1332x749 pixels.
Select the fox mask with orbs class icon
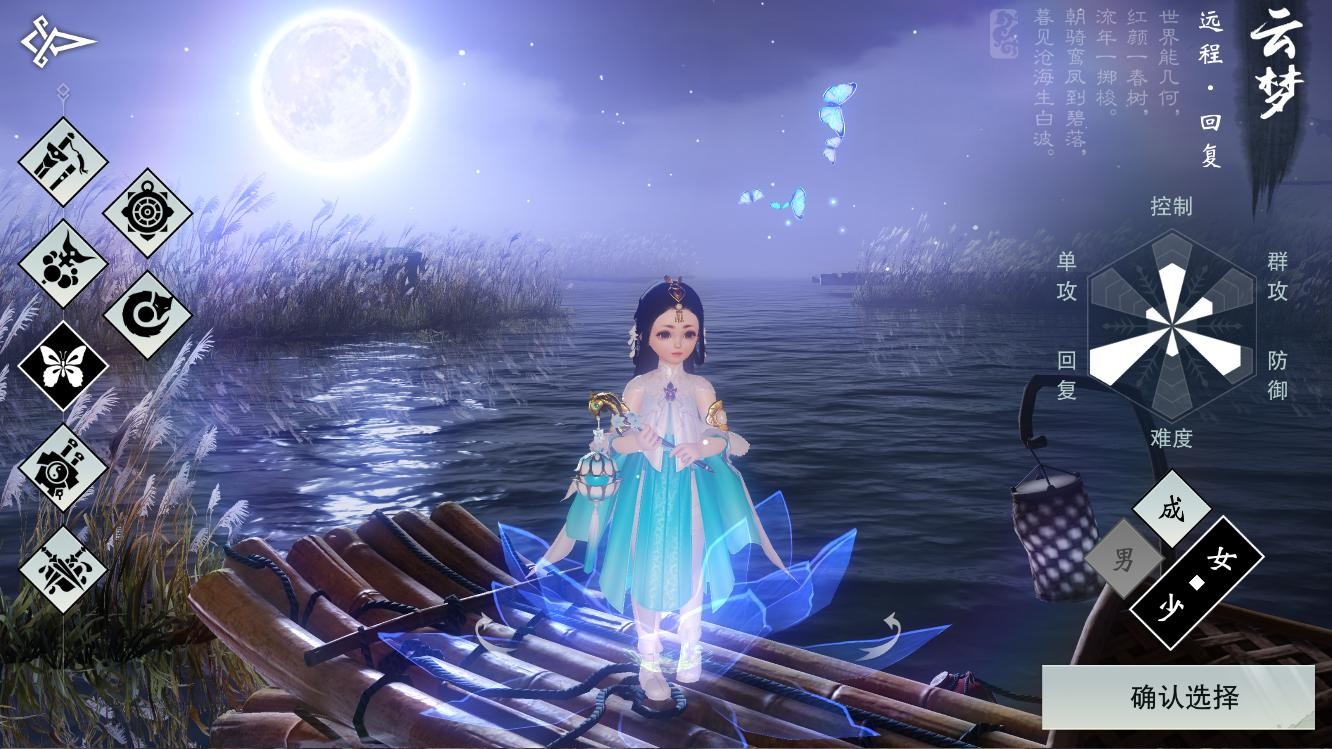coord(63,263)
